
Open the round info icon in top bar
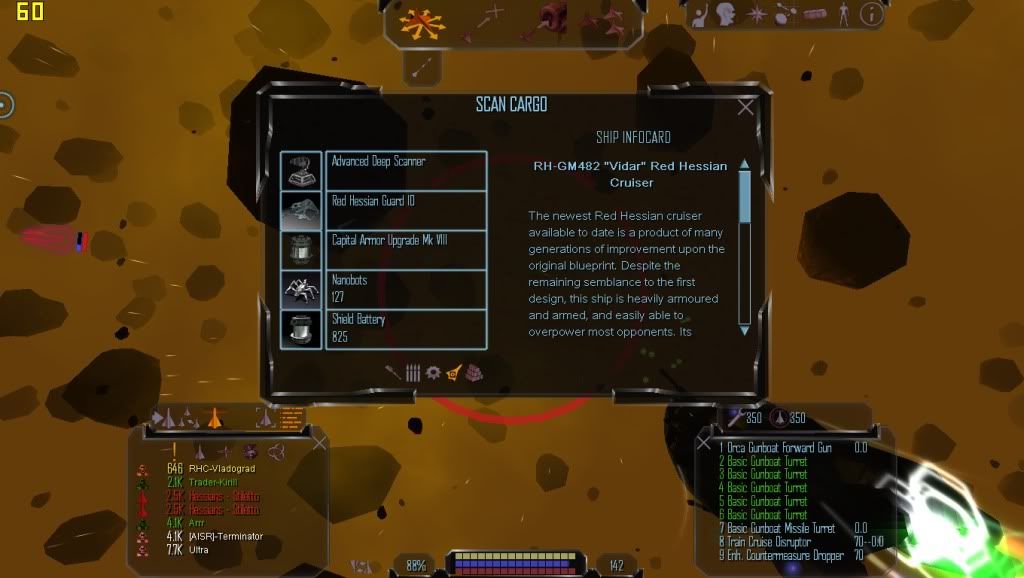point(871,14)
